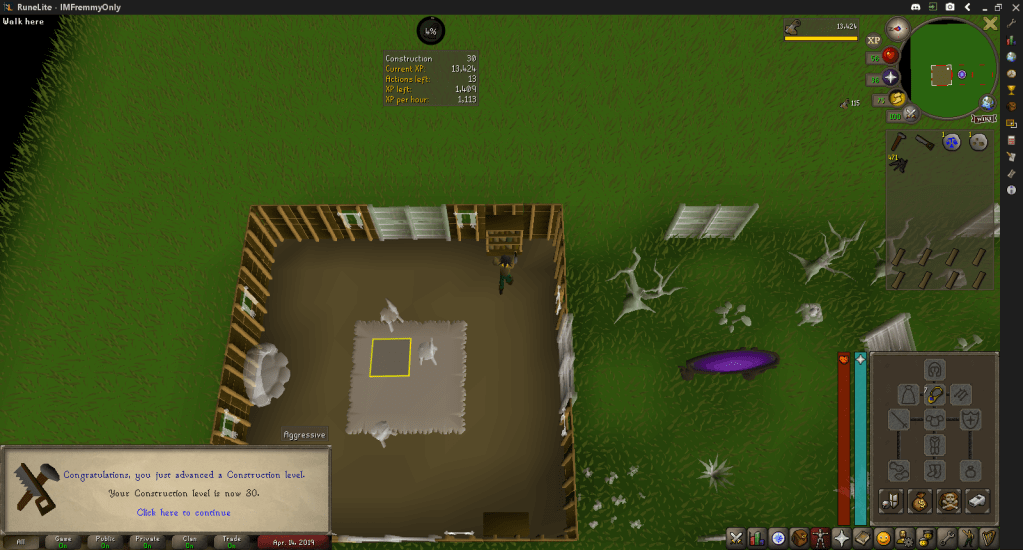This screenshot has width=1023, height=550.
Task: Switch to the Public chat tab
Action: [x=105, y=541]
